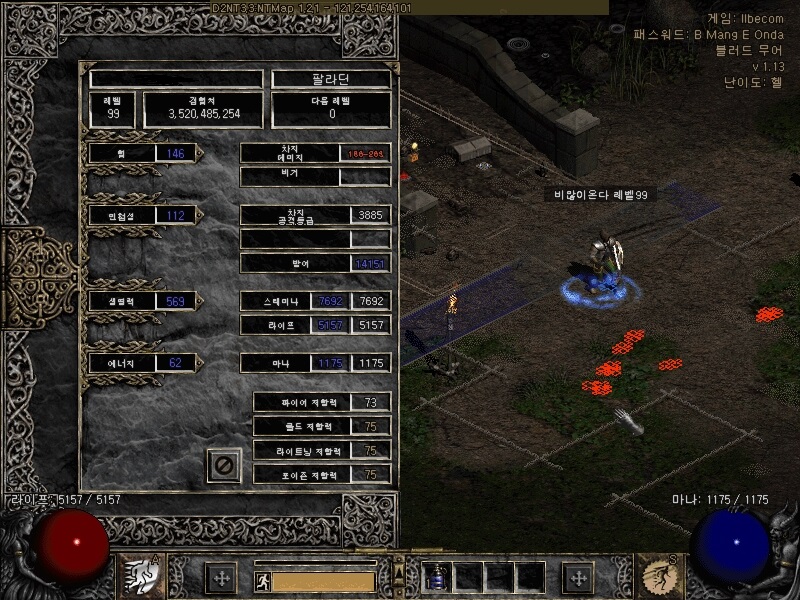
Task: Open the right-click skill selector
Action: point(657,577)
